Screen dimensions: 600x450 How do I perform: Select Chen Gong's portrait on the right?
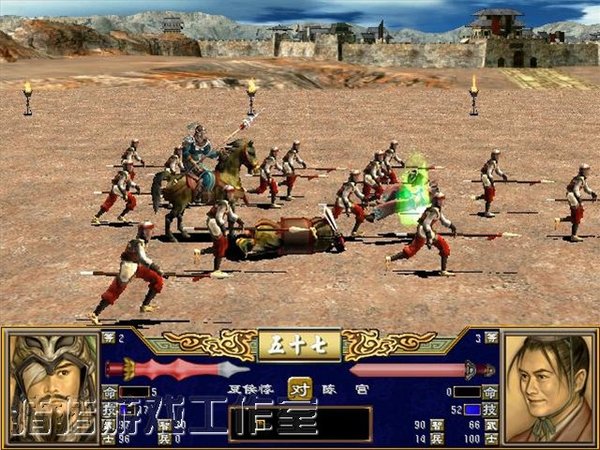pyautogui.click(x=549, y=388)
